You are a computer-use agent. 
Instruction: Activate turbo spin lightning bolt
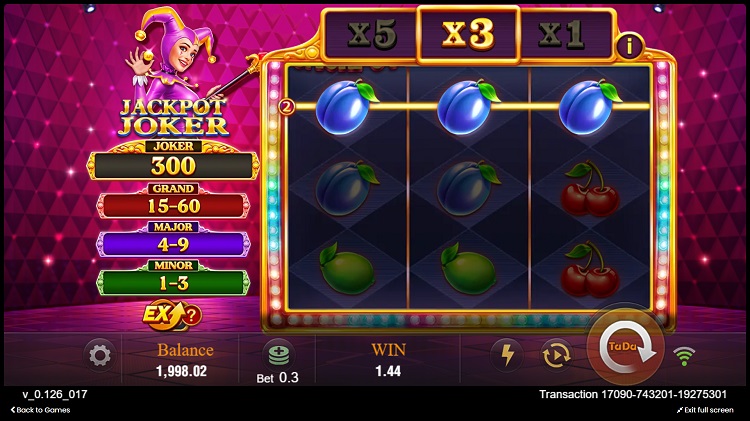pos(506,355)
